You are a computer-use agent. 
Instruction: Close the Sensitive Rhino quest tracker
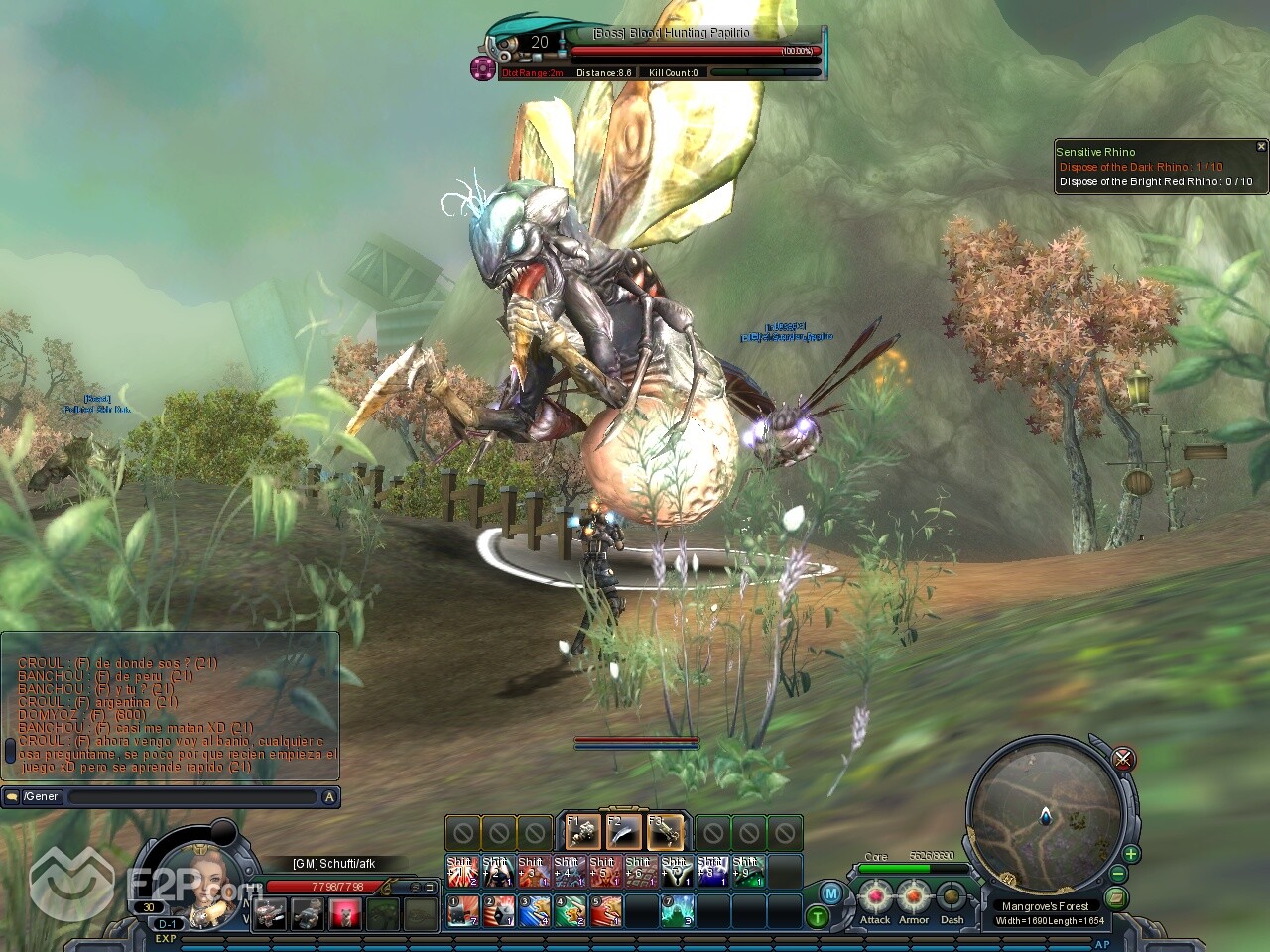coord(1261,147)
